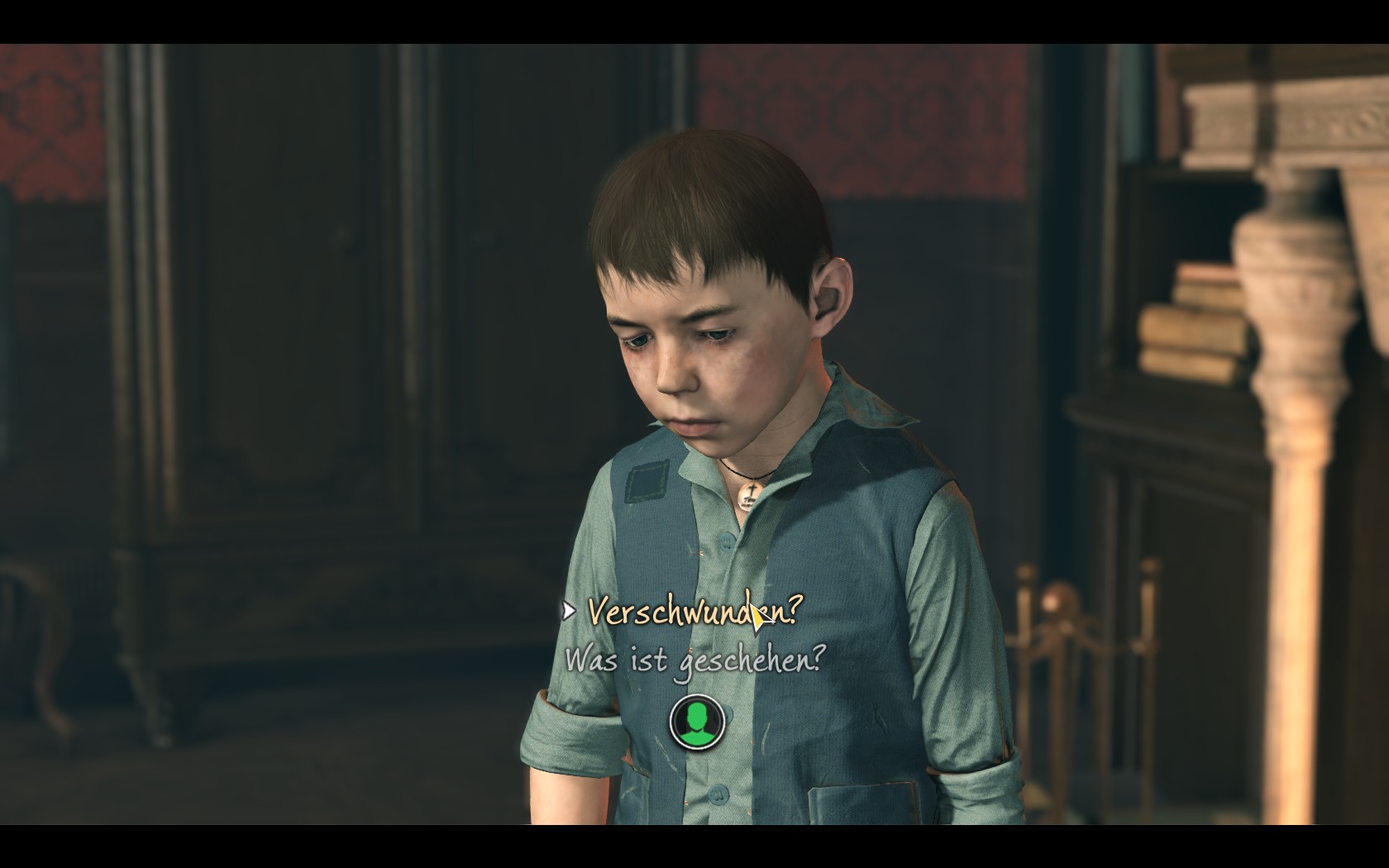Choose the "Verschwunden?" dialogue option
Image resolution: width=1389 pixels, height=868 pixels.
(694, 613)
